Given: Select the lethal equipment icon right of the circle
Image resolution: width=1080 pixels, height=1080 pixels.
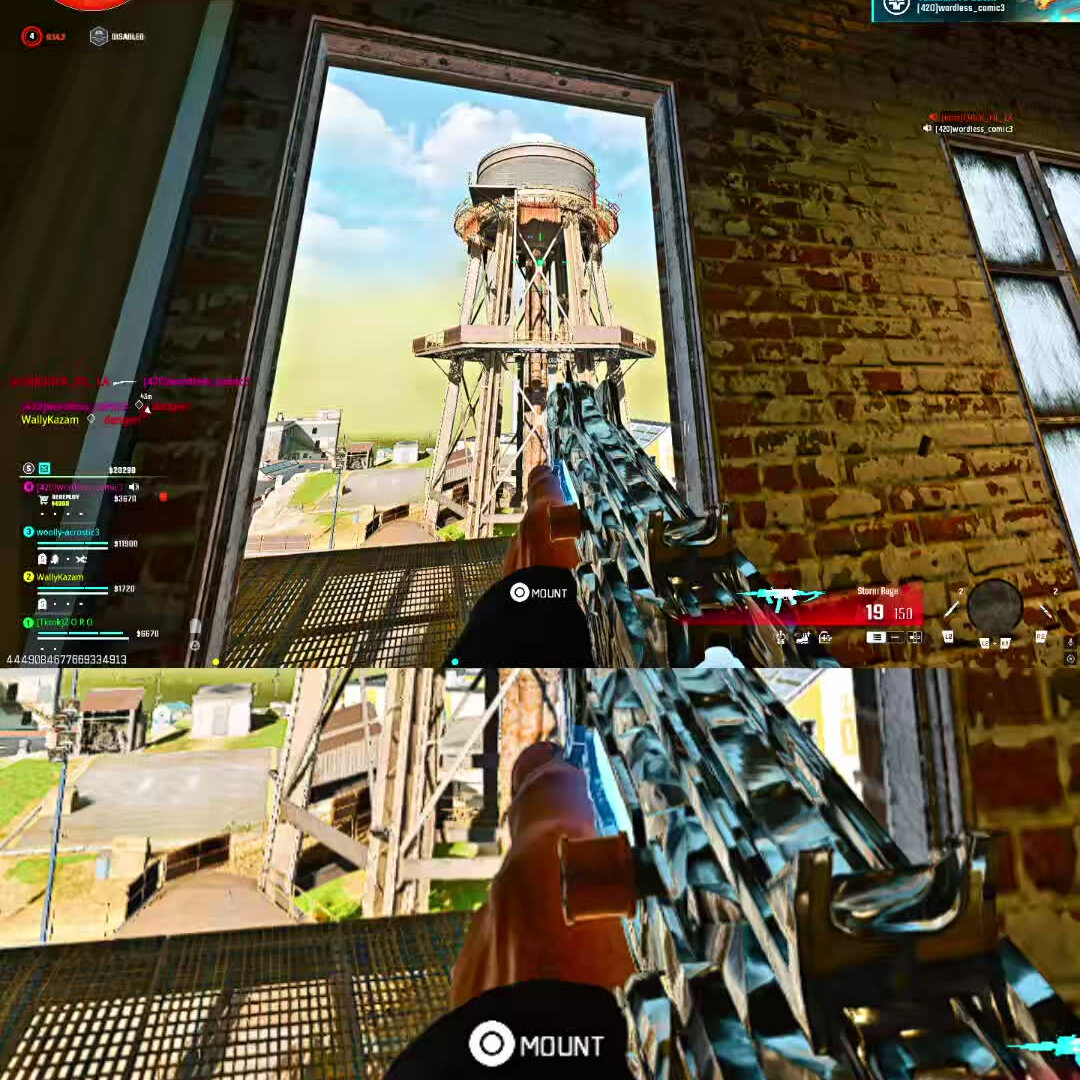Looking at the screenshot, I should [x=1044, y=608].
